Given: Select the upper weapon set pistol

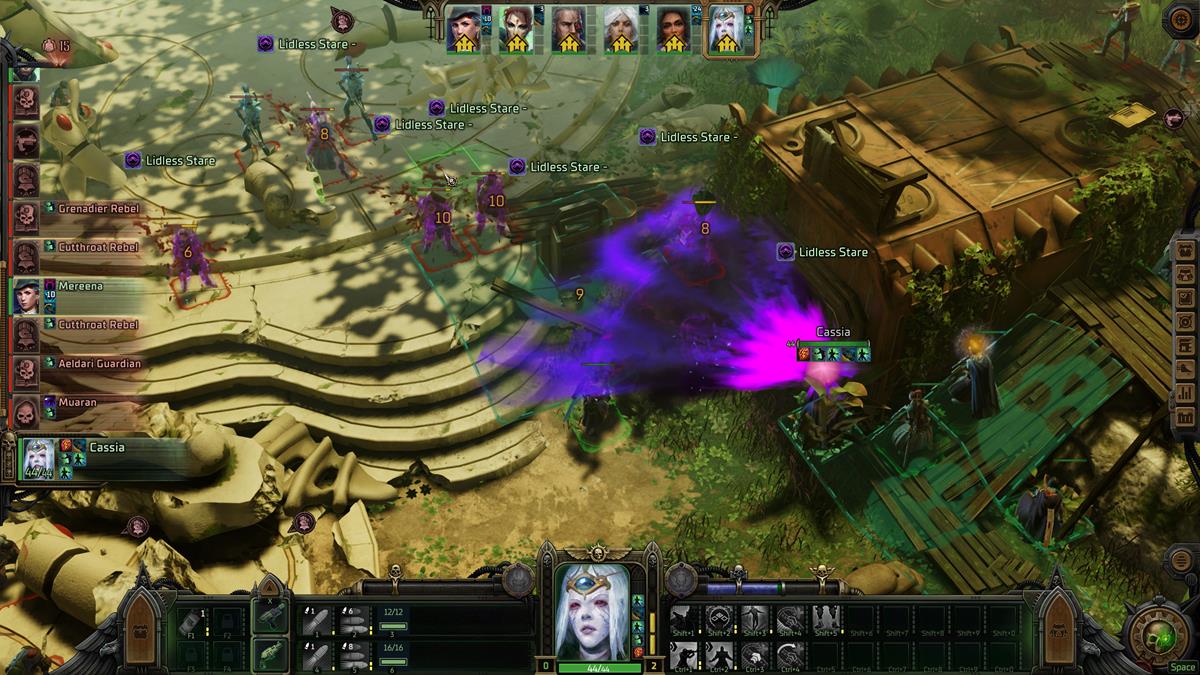Looking at the screenshot, I should point(269,617).
